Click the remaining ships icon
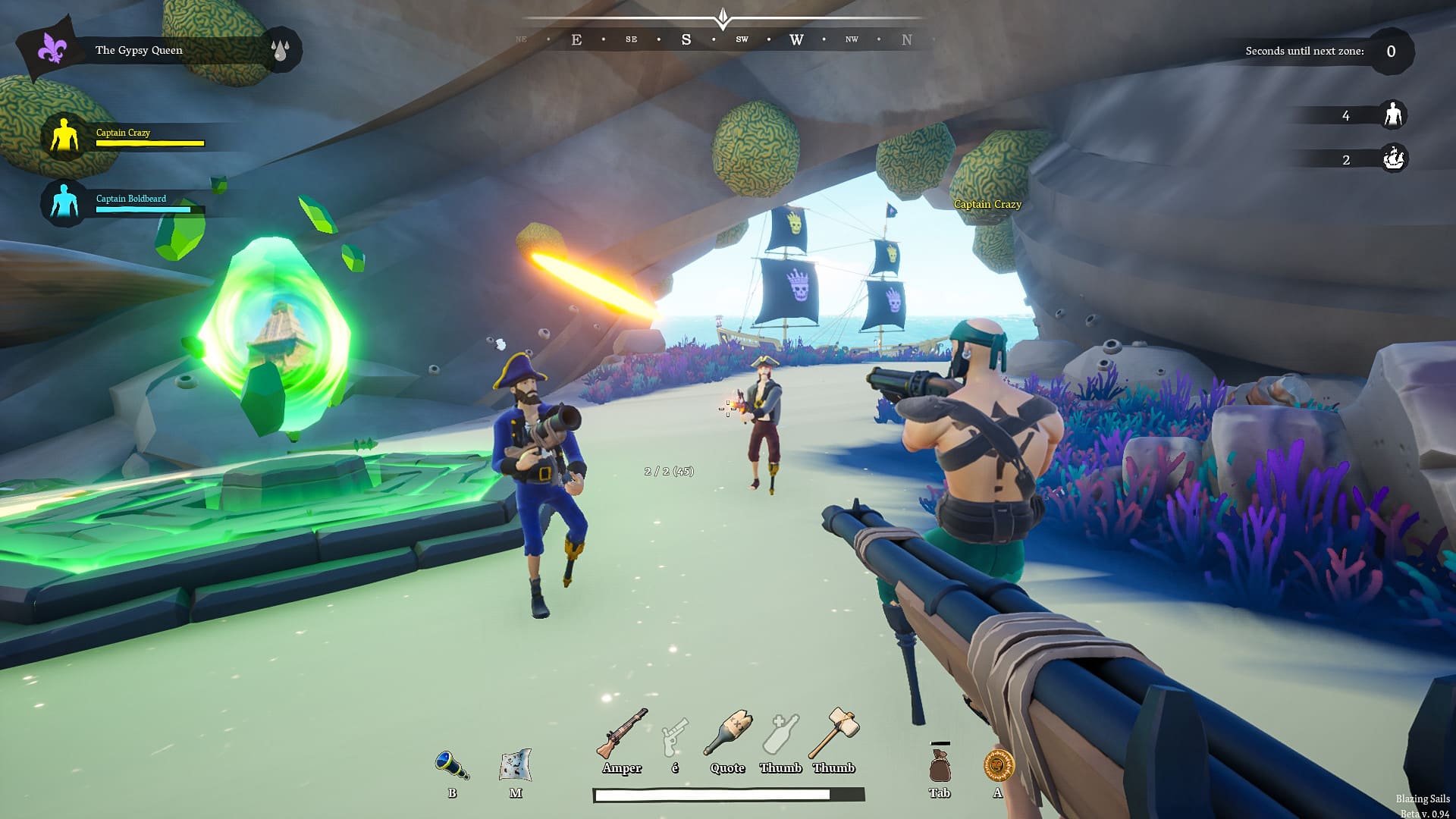1456x819 pixels. pyautogui.click(x=1393, y=159)
